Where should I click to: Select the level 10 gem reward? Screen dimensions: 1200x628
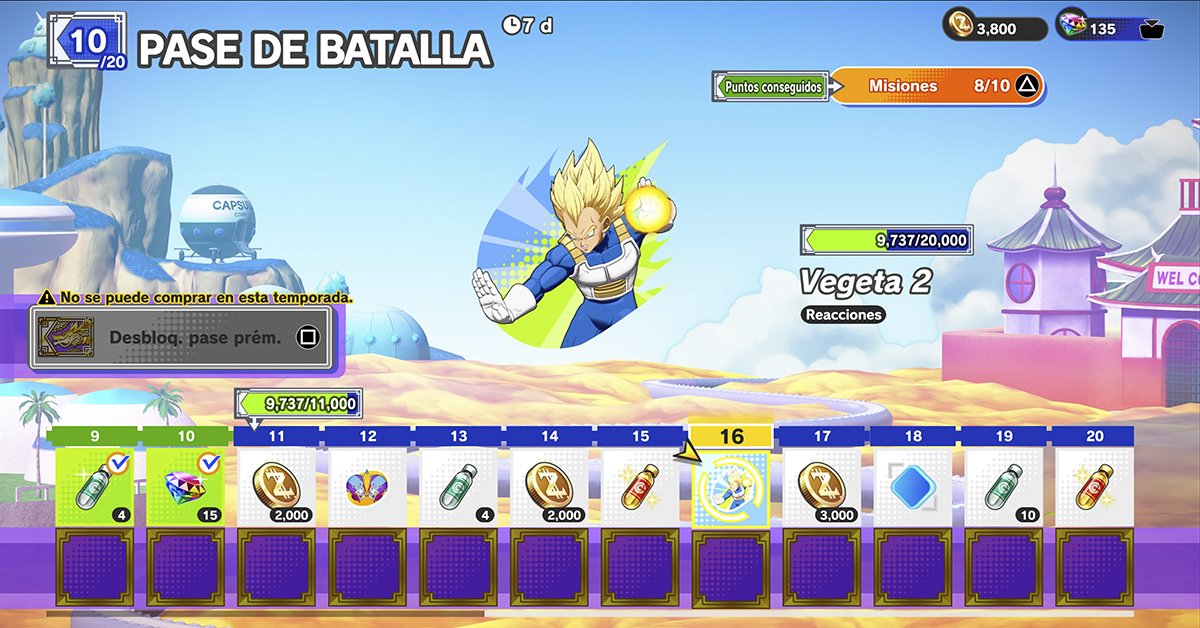pos(185,487)
